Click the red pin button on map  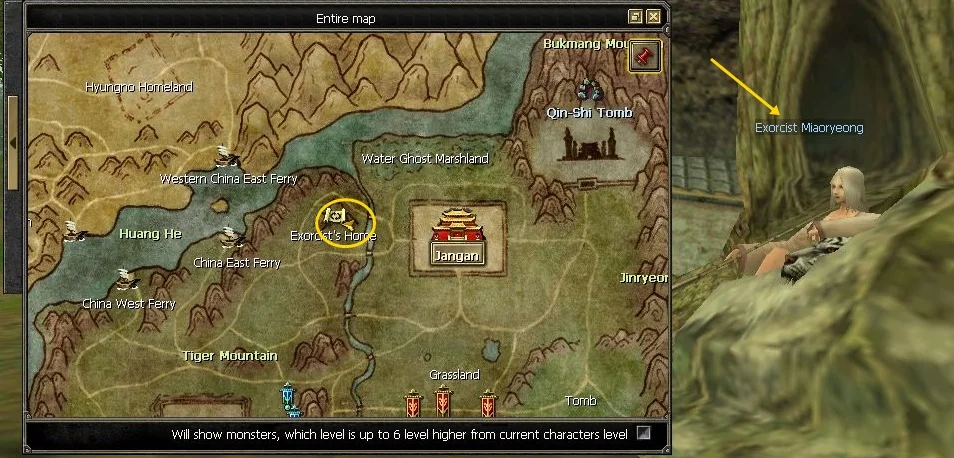(x=644, y=56)
